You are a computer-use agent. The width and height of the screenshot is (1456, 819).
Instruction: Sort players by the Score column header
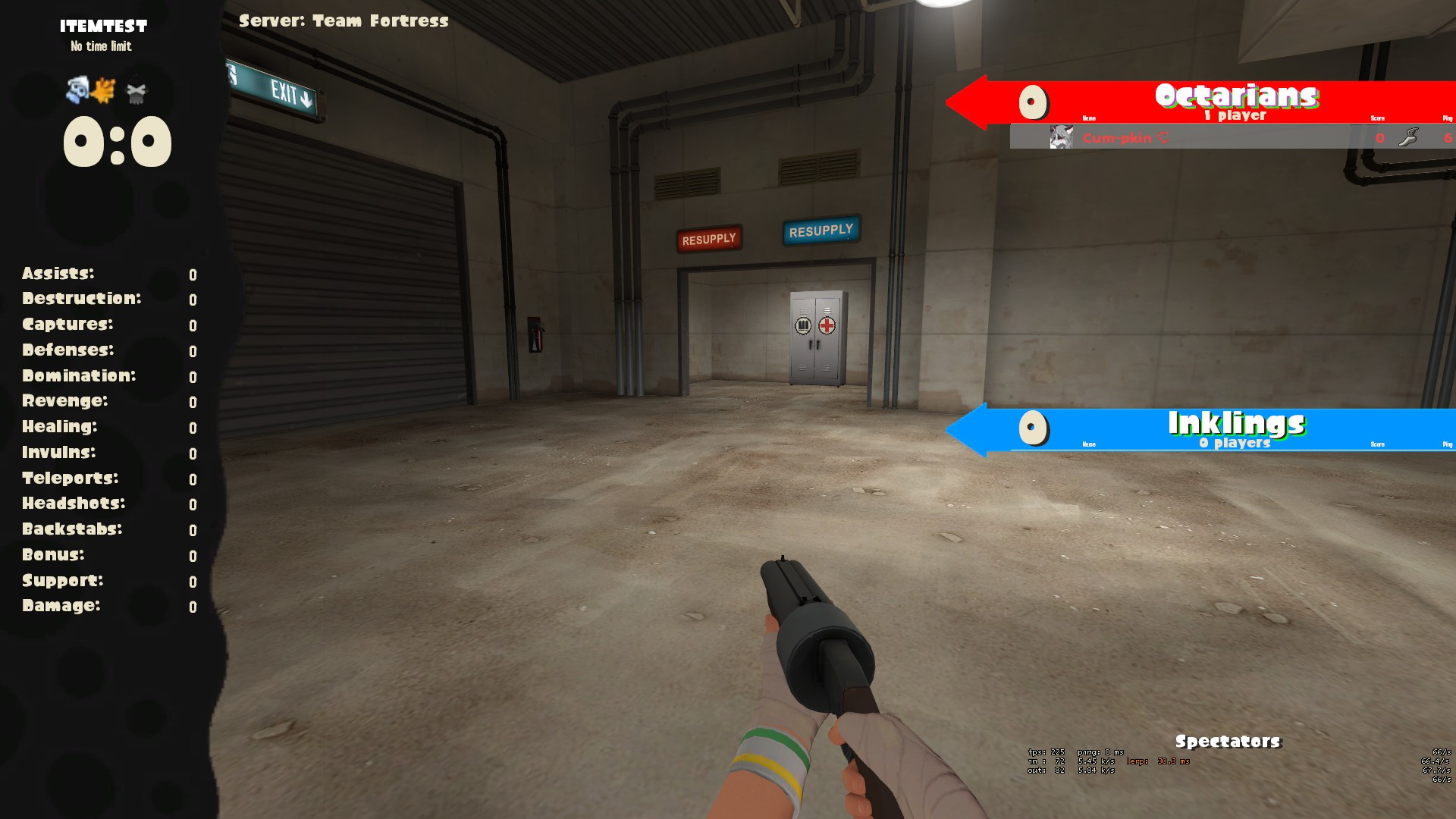[x=1376, y=118]
